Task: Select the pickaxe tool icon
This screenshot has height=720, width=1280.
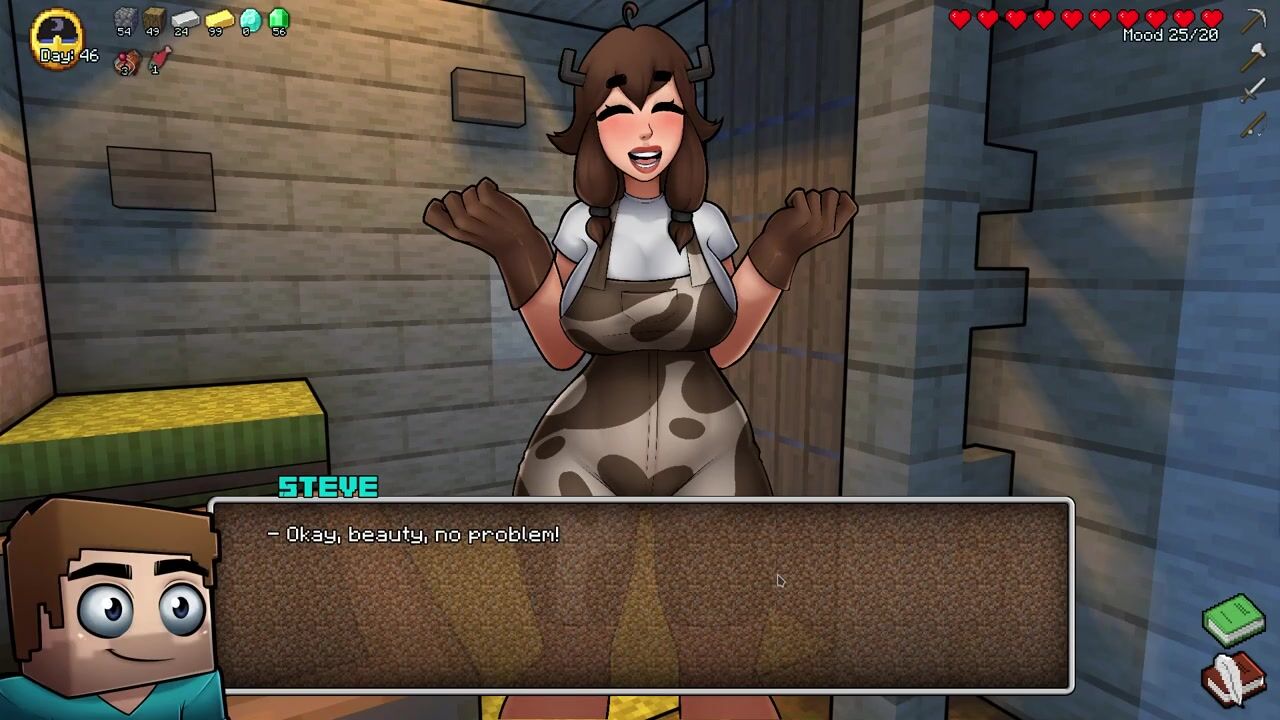Action: tap(1254, 21)
